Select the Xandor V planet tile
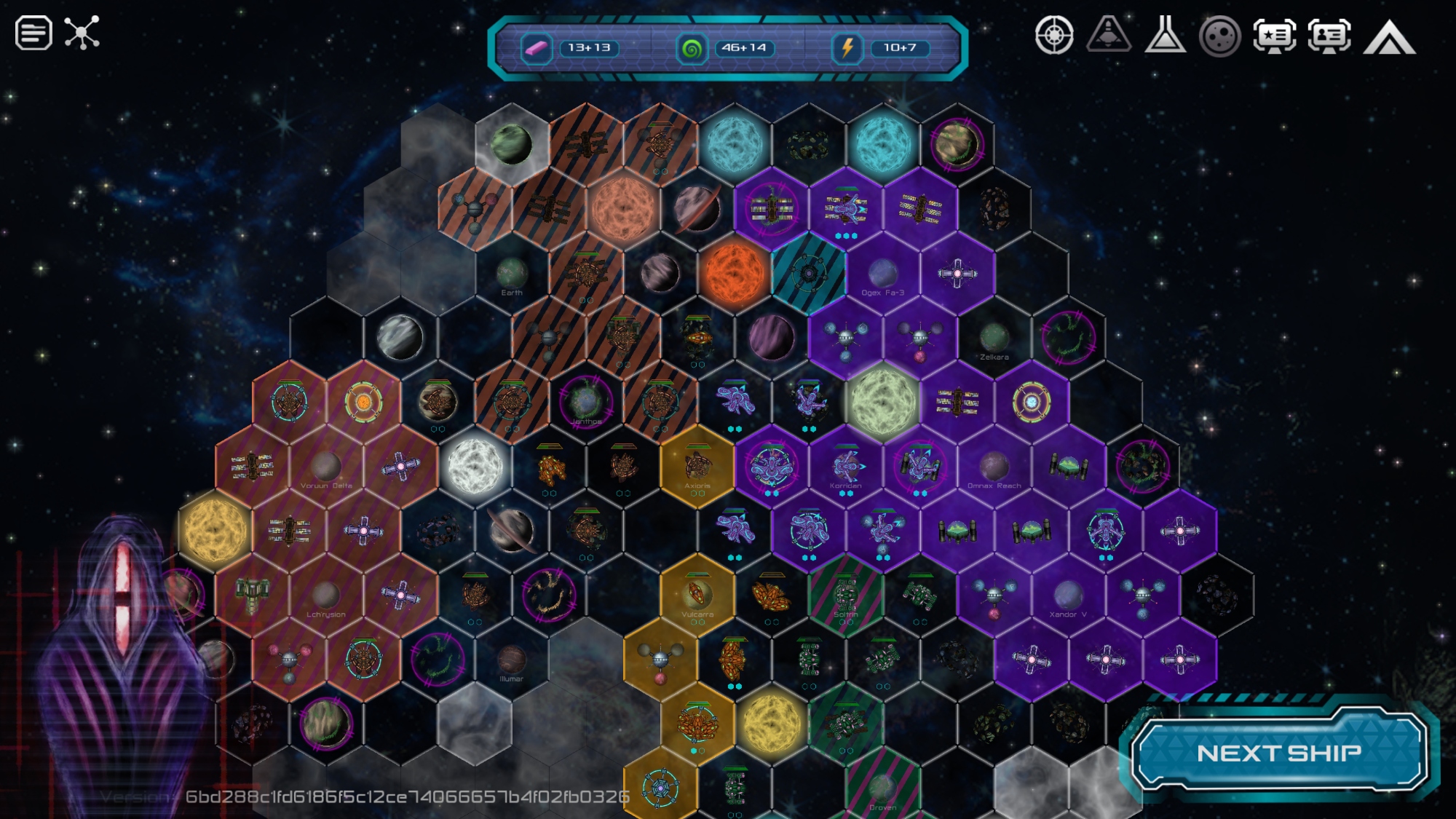Image resolution: width=1456 pixels, height=819 pixels. [x=1068, y=596]
